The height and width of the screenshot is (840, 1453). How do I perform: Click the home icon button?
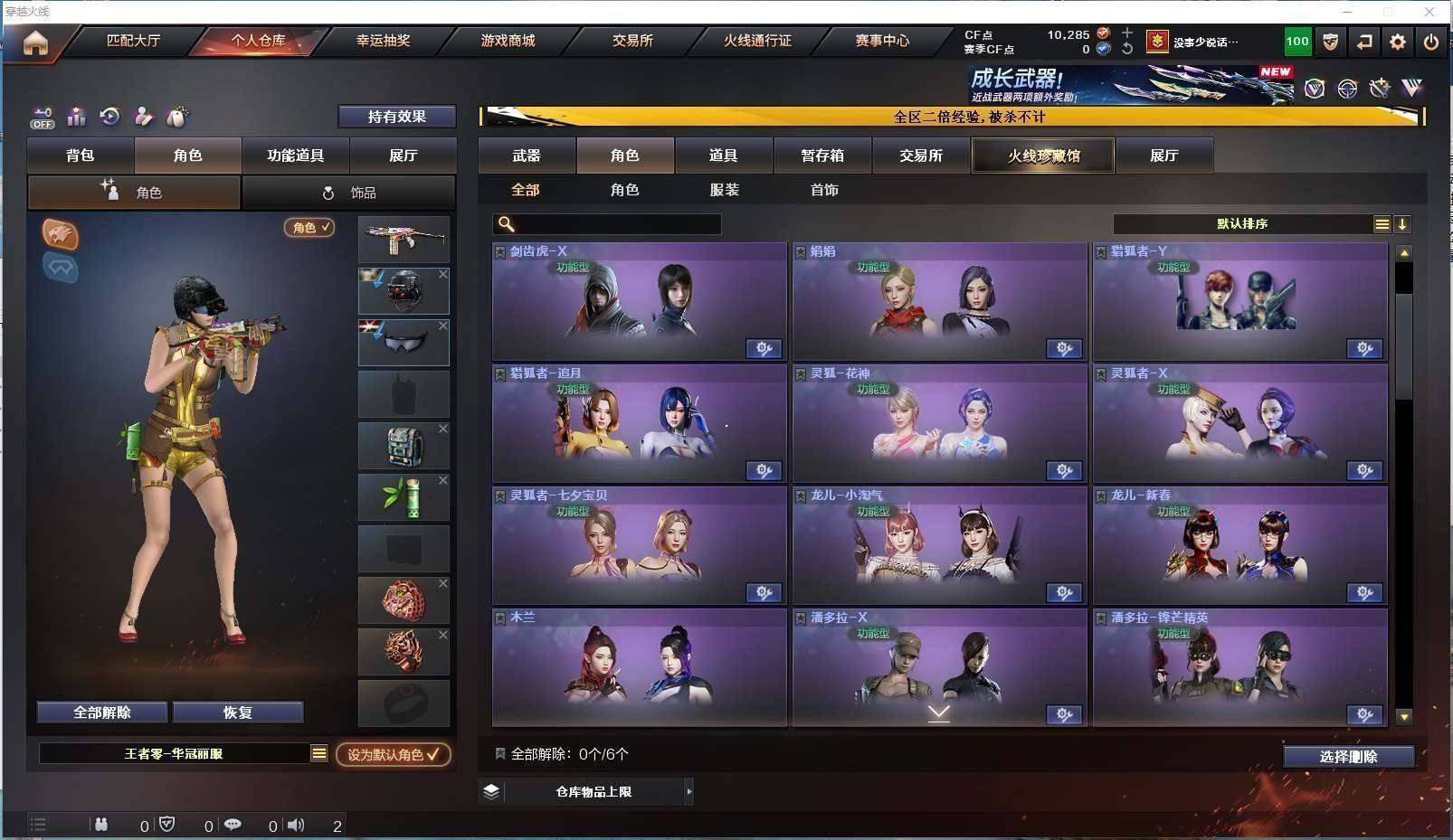tap(35, 42)
